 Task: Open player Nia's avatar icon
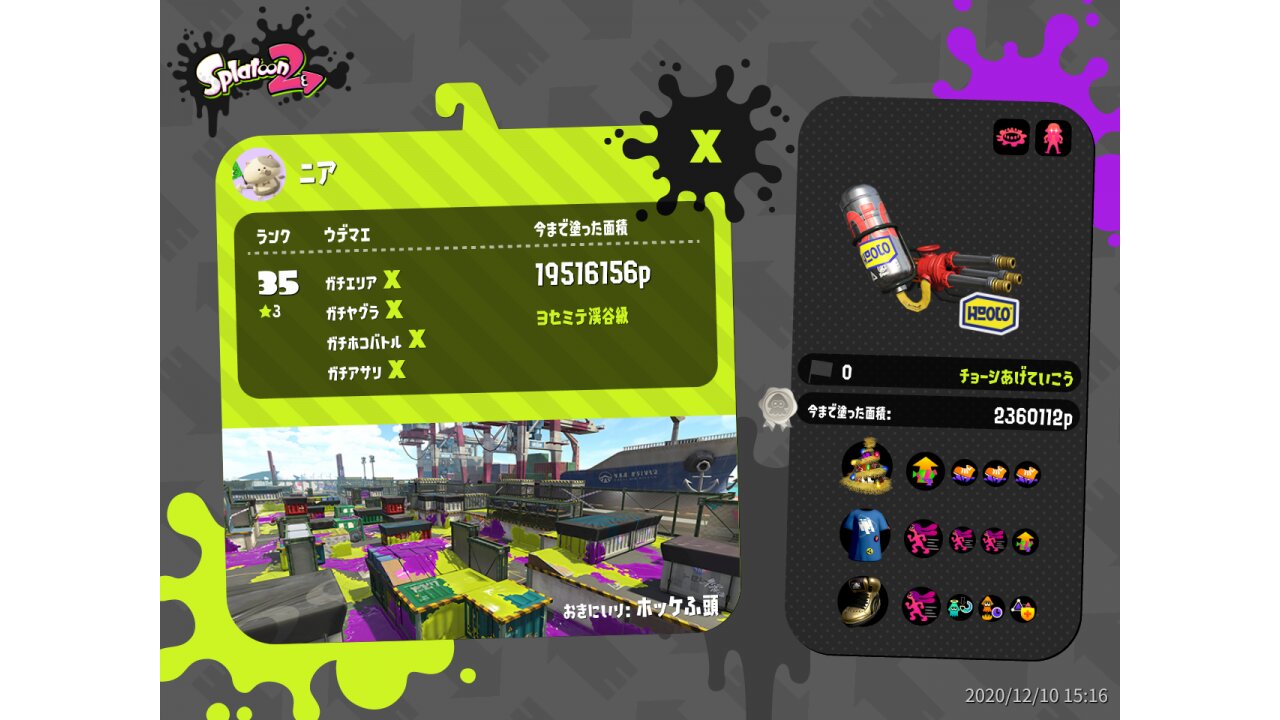click(259, 175)
